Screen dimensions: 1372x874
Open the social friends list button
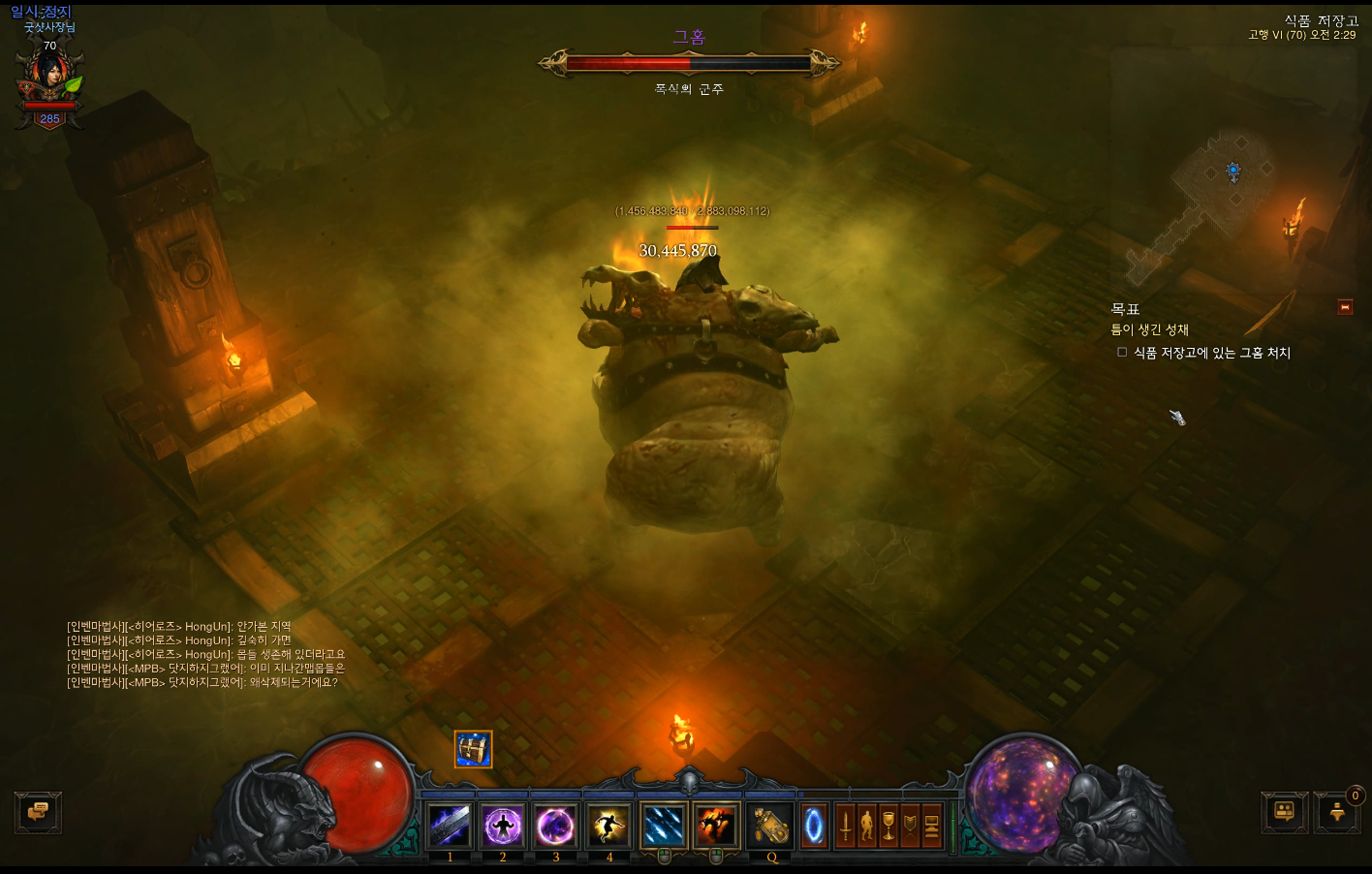tap(1285, 812)
